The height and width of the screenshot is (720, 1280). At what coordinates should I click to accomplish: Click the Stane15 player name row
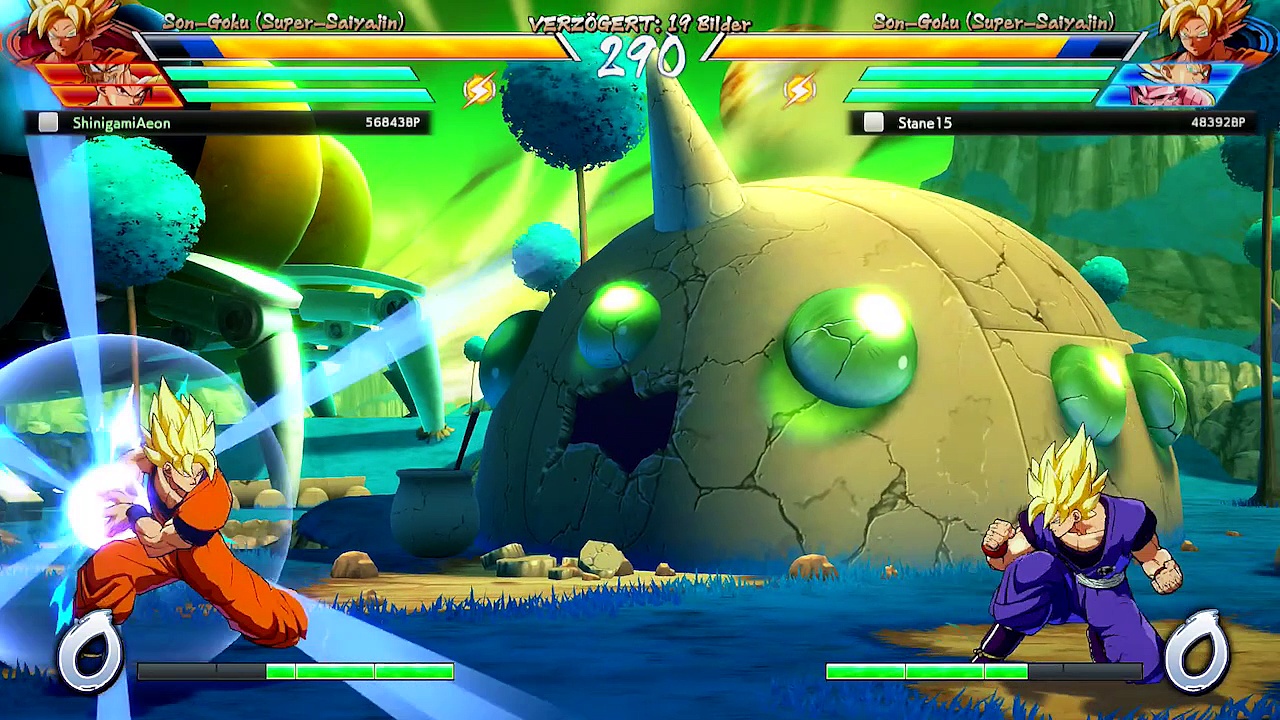pyautogui.click(x=1050, y=123)
